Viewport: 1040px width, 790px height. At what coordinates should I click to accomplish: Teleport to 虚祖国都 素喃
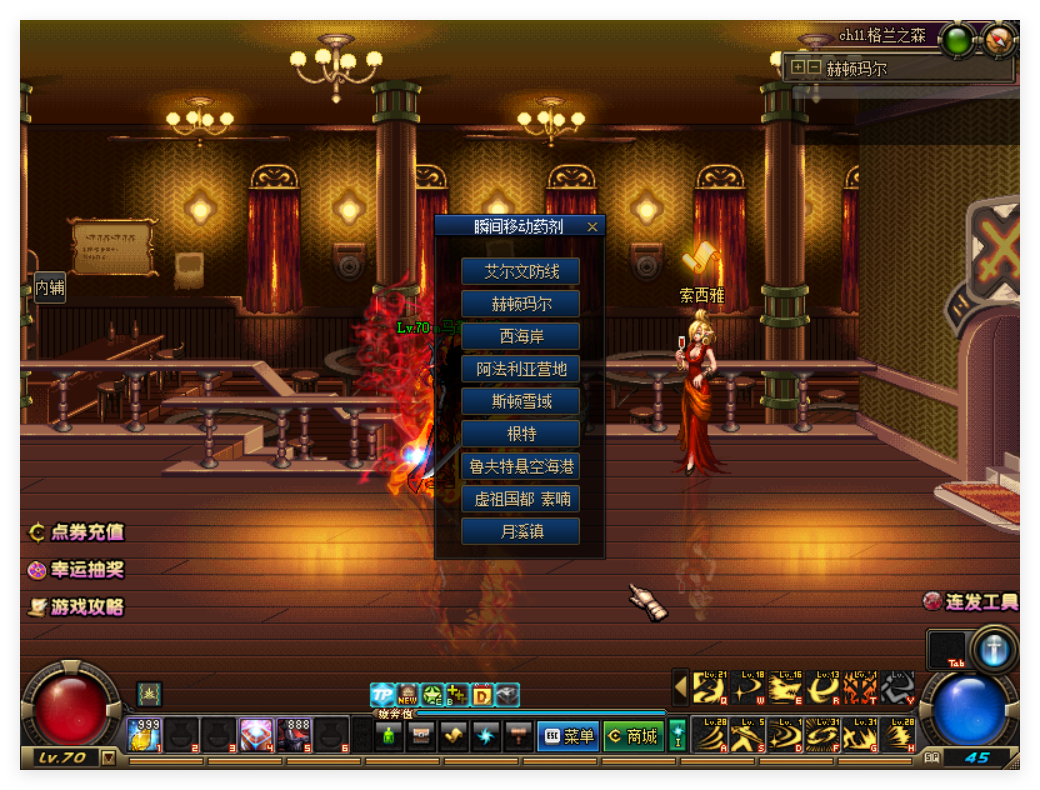click(520, 499)
